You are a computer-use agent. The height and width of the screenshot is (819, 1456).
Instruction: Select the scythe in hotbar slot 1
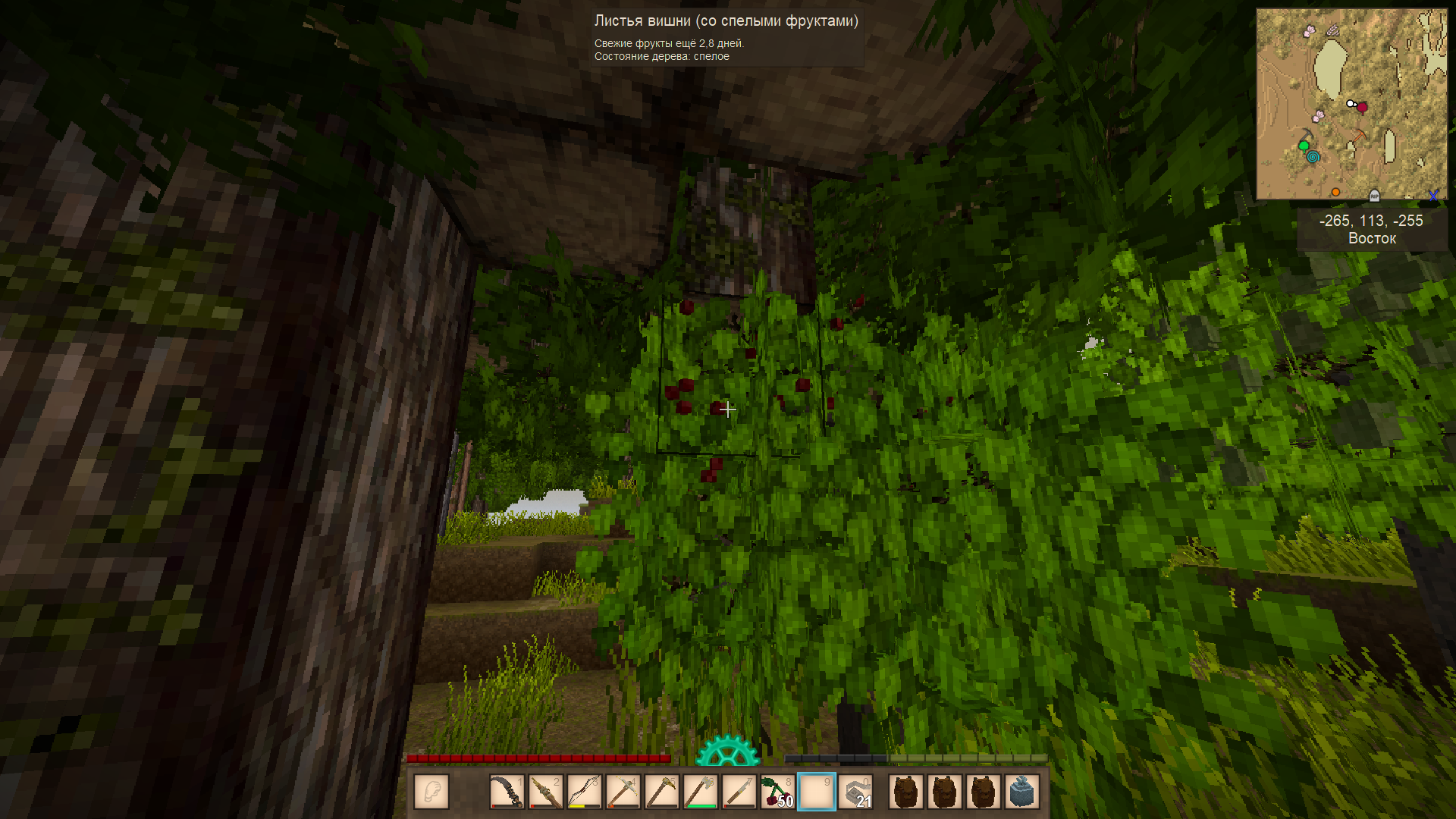(x=507, y=792)
